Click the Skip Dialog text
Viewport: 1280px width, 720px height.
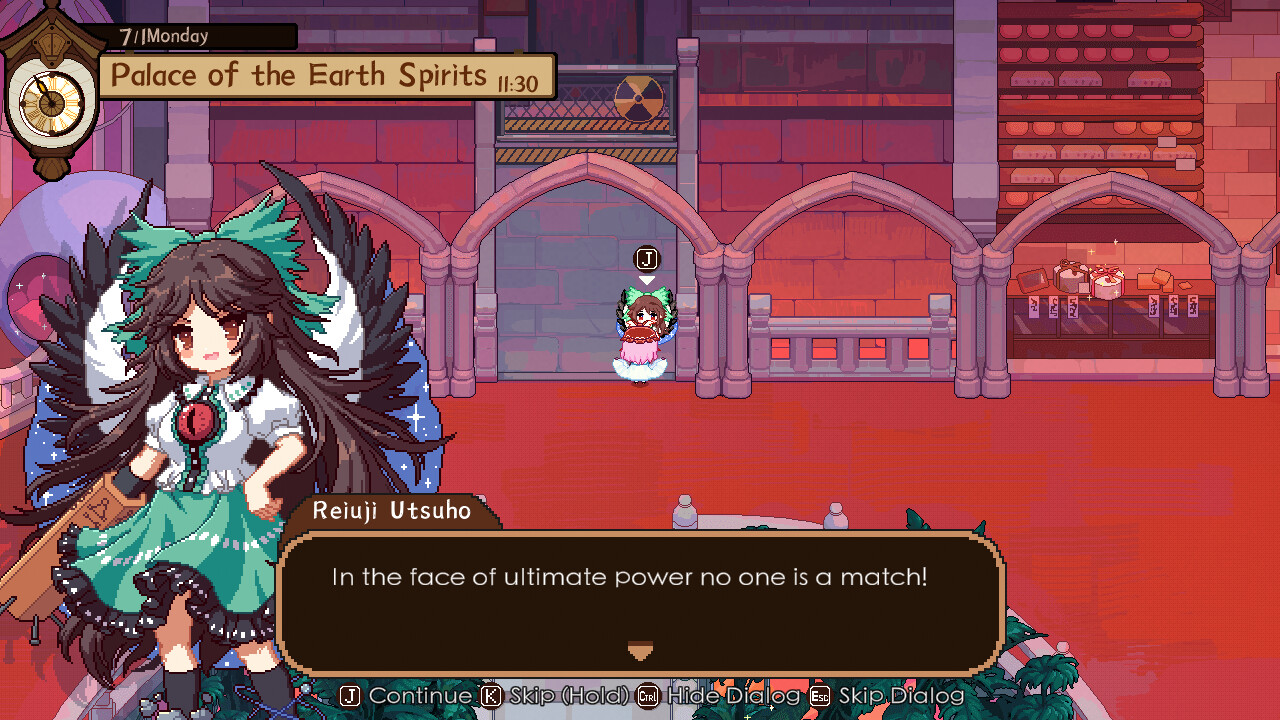(x=899, y=695)
